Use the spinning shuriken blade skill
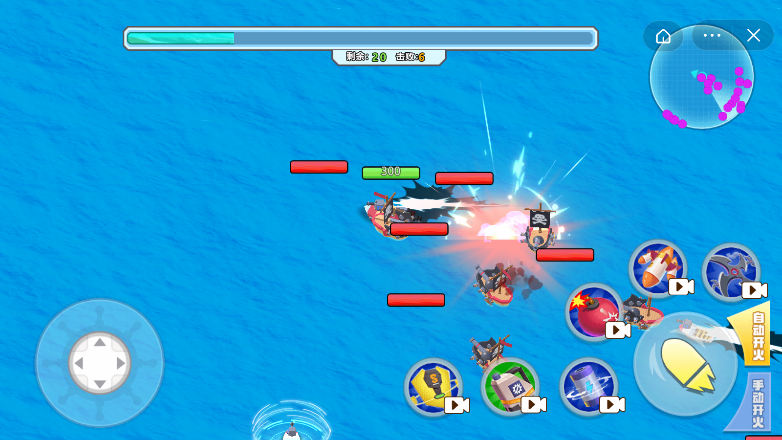The height and width of the screenshot is (440, 782). pos(730,270)
